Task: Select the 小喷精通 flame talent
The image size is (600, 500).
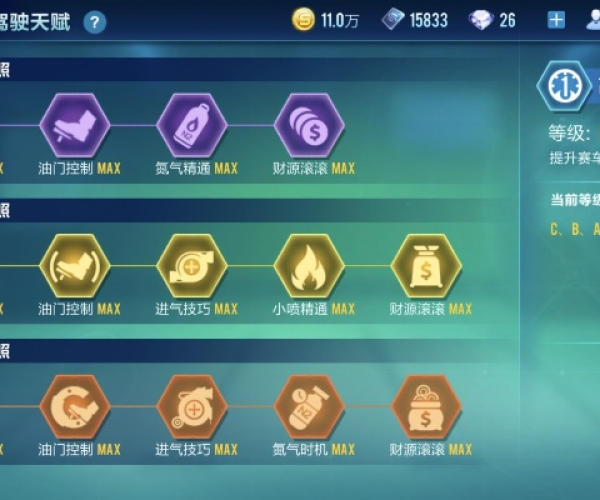Action: 309,266
